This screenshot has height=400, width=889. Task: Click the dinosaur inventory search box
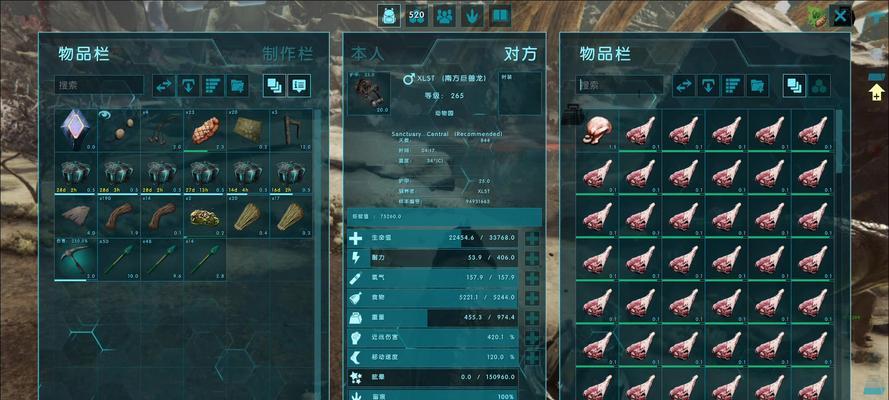pos(620,86)
